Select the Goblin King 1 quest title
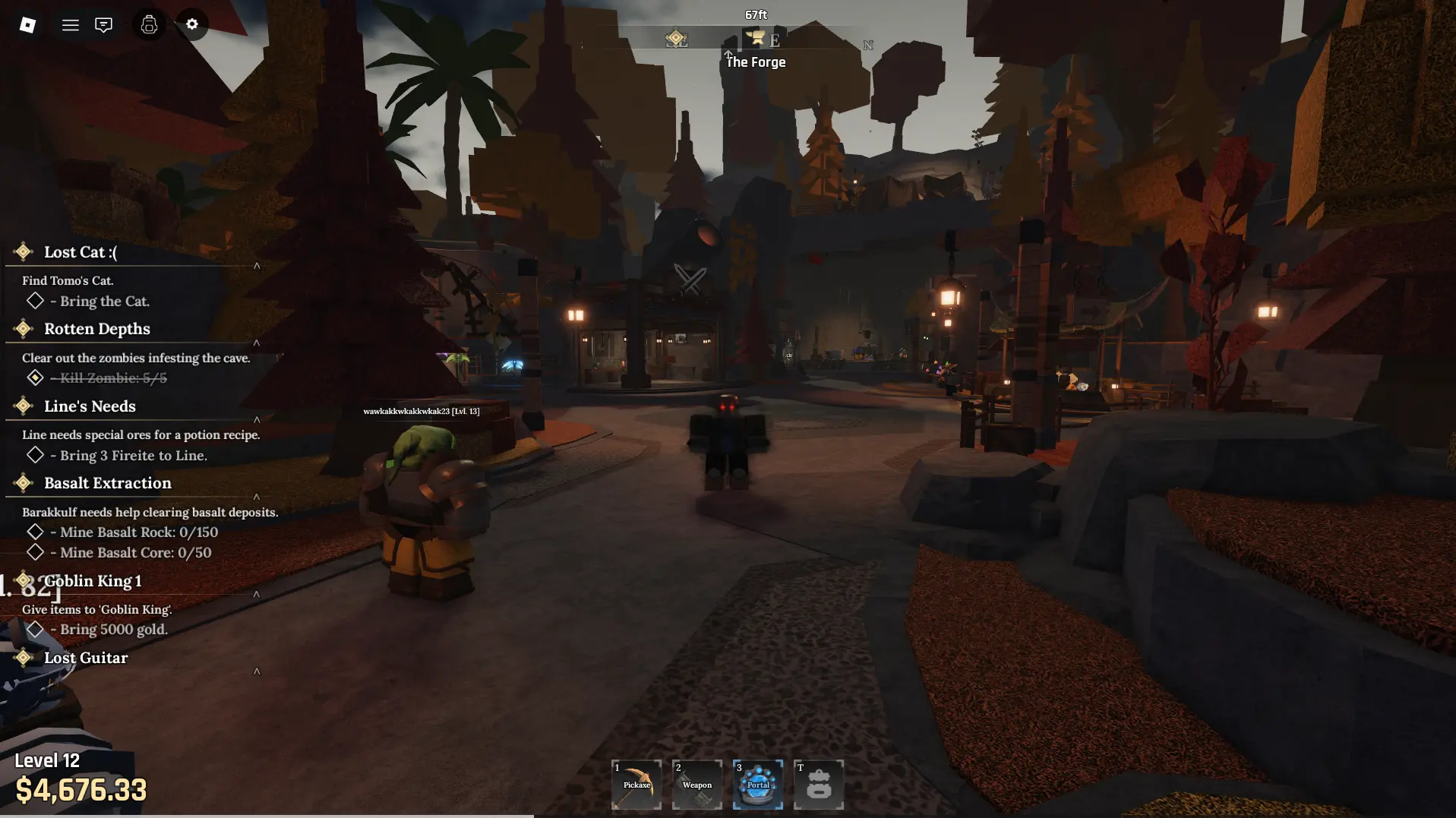The image size is (1456, 818). [93, 581]
